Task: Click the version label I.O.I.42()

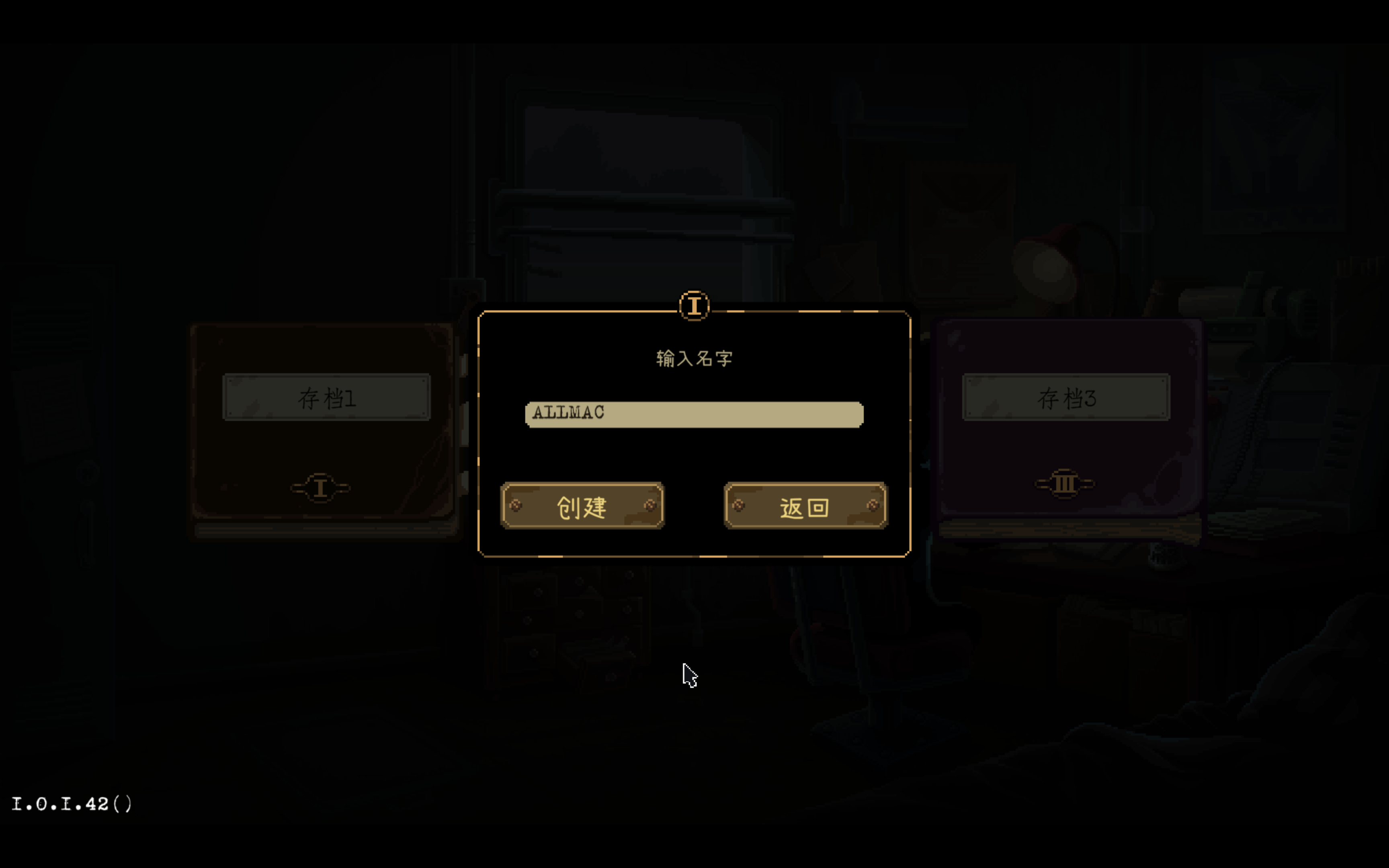Action: point(72,804)
